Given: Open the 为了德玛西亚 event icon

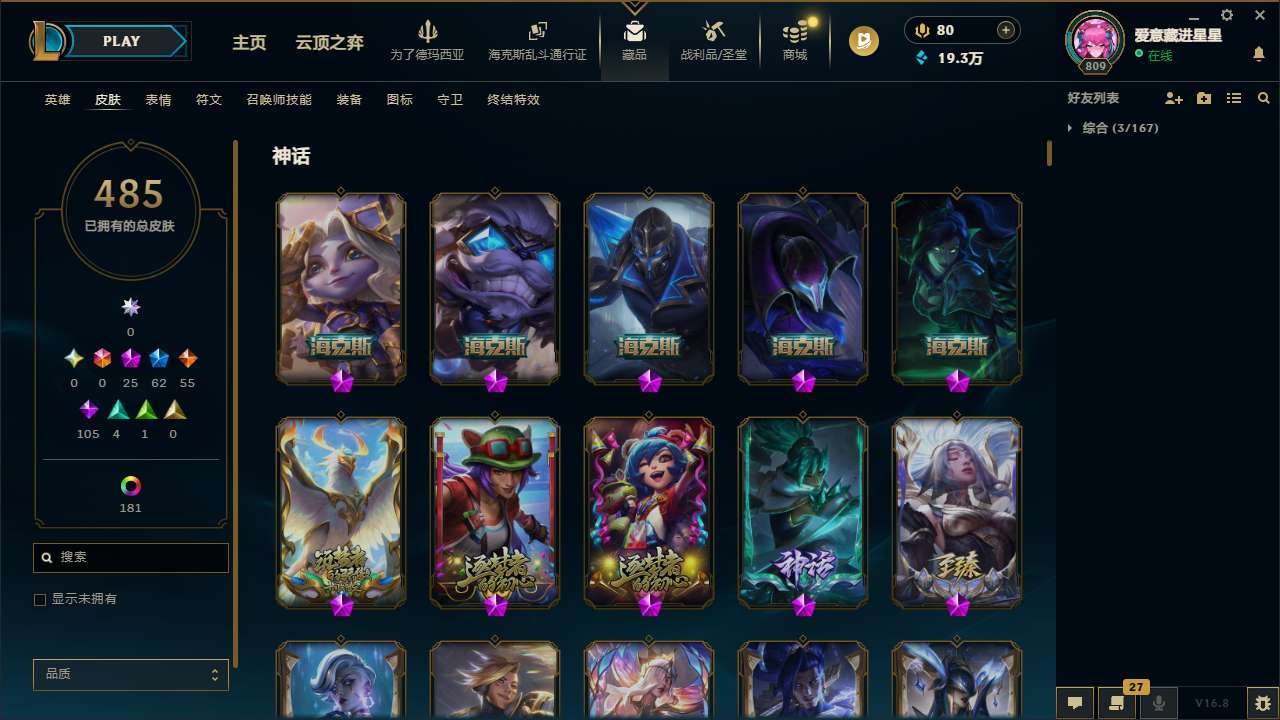Looking at the screenshot, I should [429, 33].
